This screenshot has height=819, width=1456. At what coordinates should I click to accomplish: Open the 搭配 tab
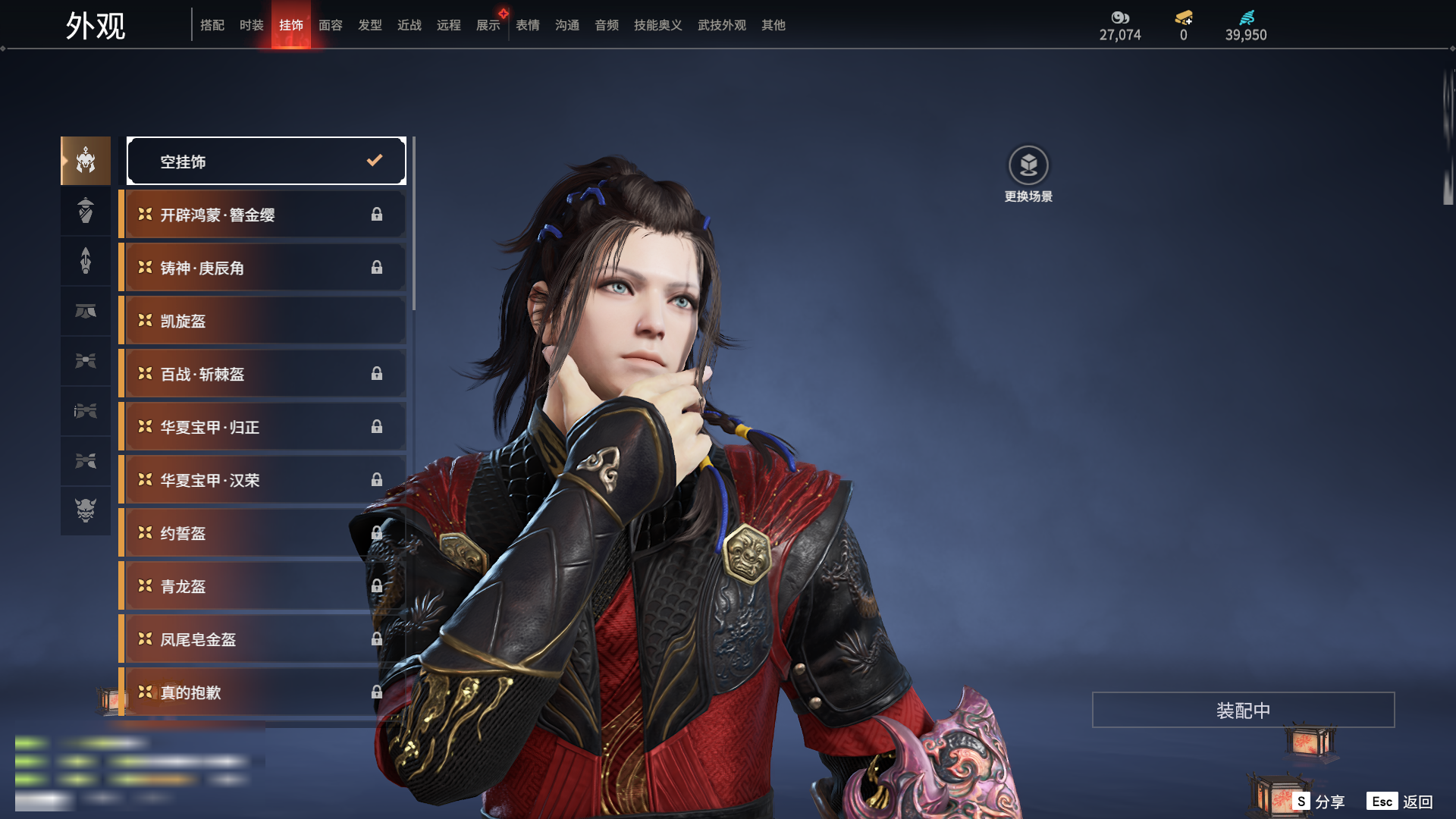pyautogui.click(x=212, y=25)
